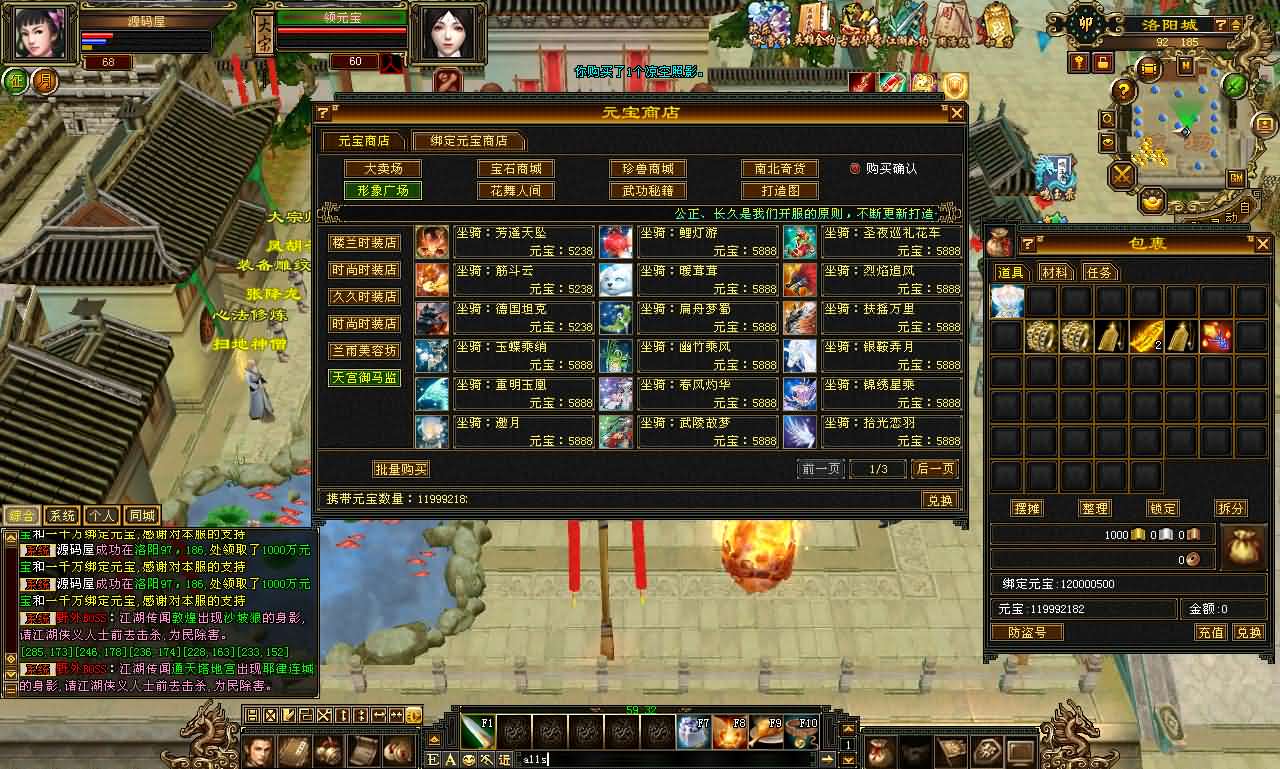This screenshot has width=1280, height=769.
Task: Open the 材料 tab in the bag panel
Action: tap(1055, 271)
